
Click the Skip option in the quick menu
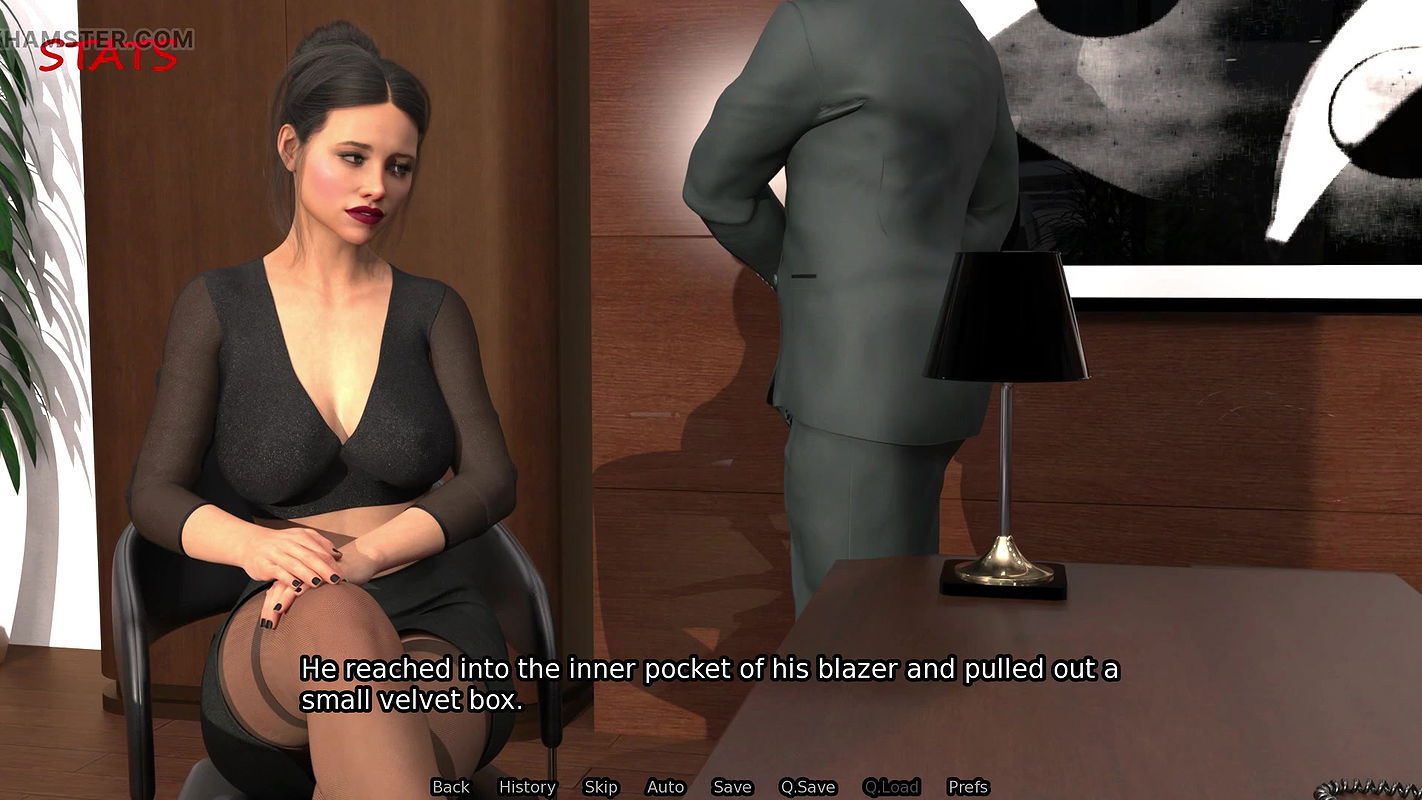point(601,787)
